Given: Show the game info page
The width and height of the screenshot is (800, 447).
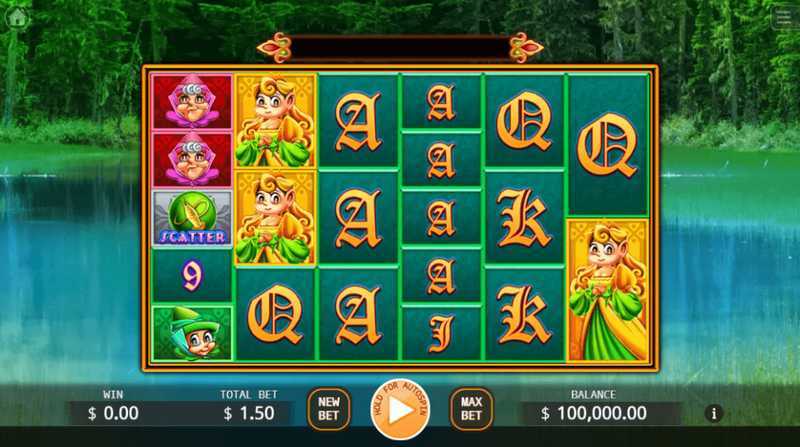Looking at the screenshot, I should (x=713, y=413).
